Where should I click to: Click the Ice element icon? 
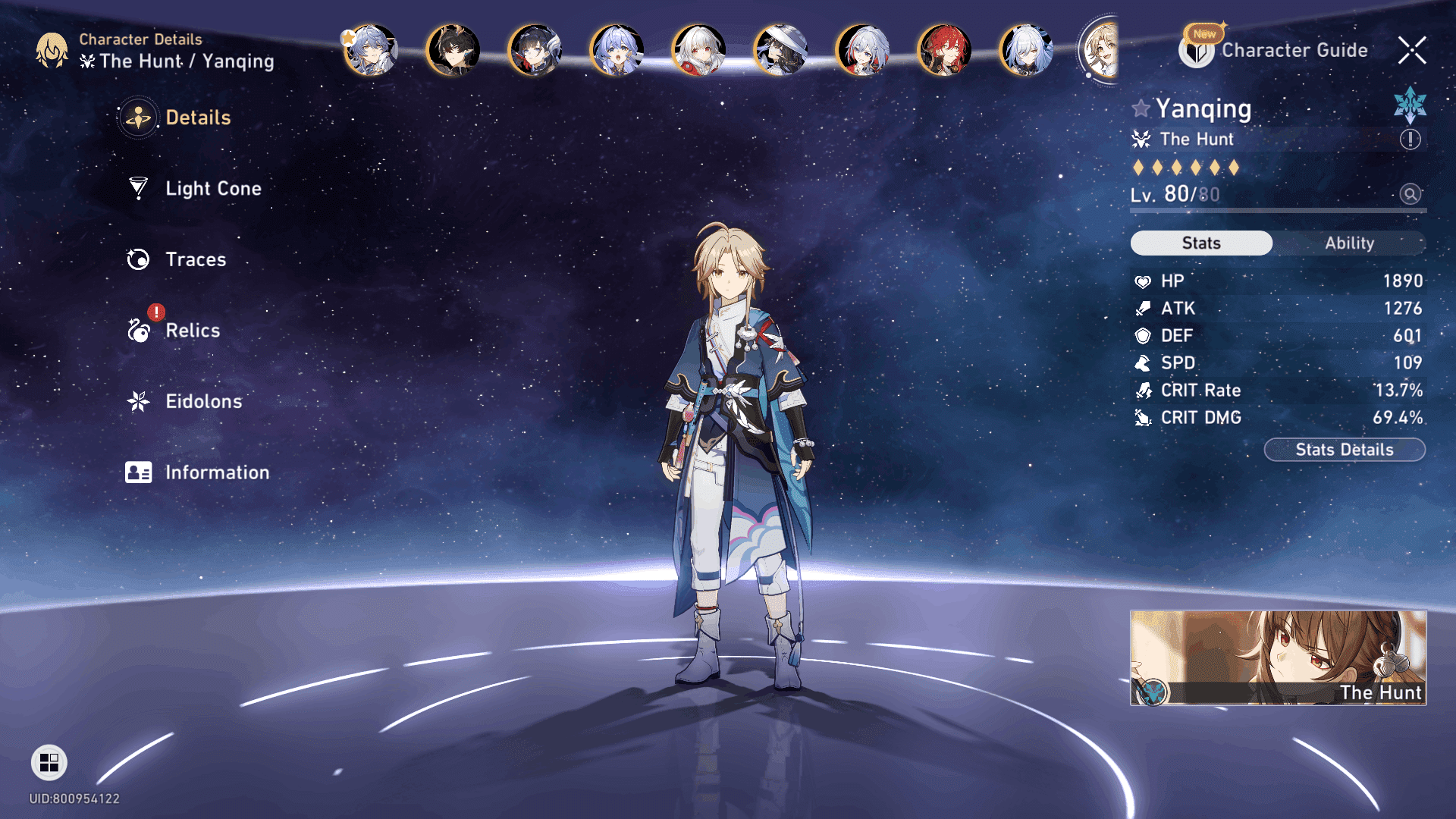1410,105
